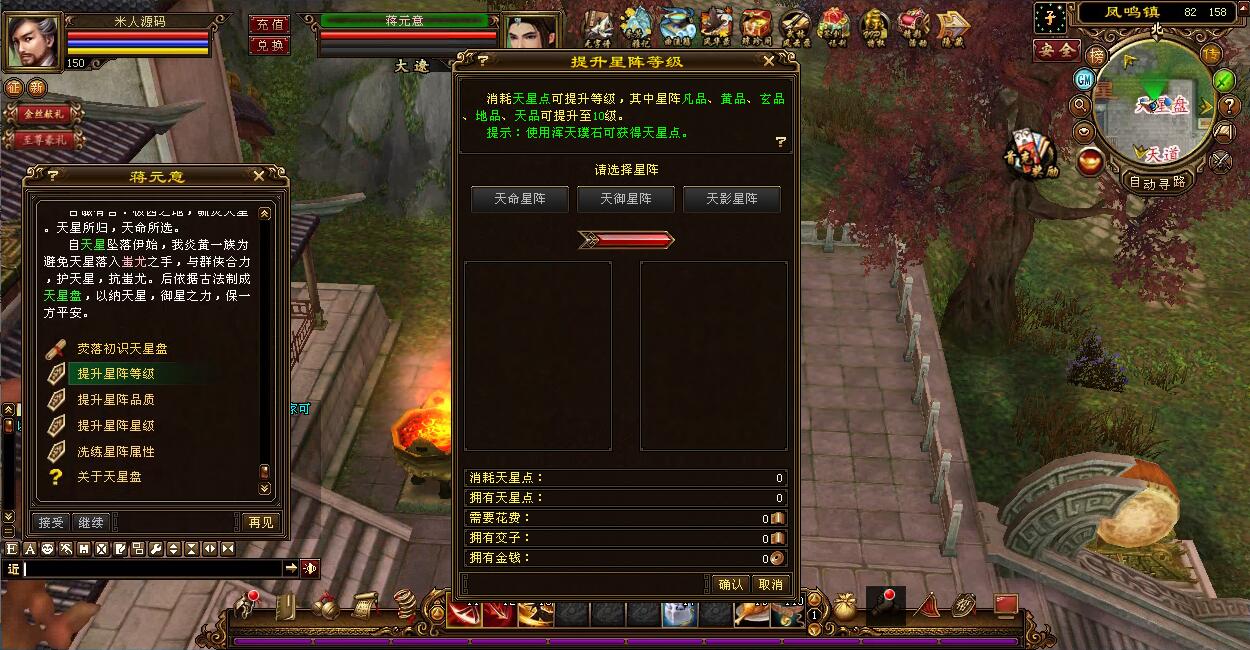Choose dialogue option 提升星阵星级
Image resolution: width=1250 pixels, height=650 pixels.
(x=116, y=425)
